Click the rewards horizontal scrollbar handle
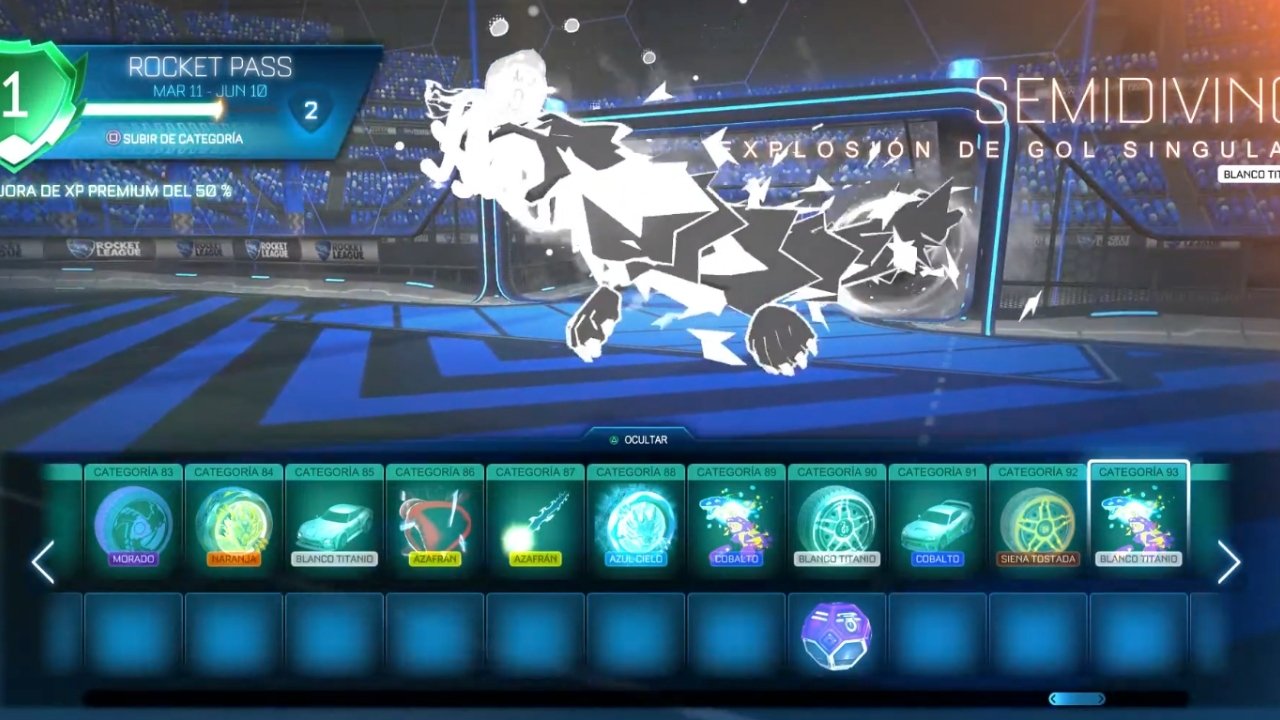Viewport: 1280px width, 720px height. pyautogui.click(x=1077, y=699)
